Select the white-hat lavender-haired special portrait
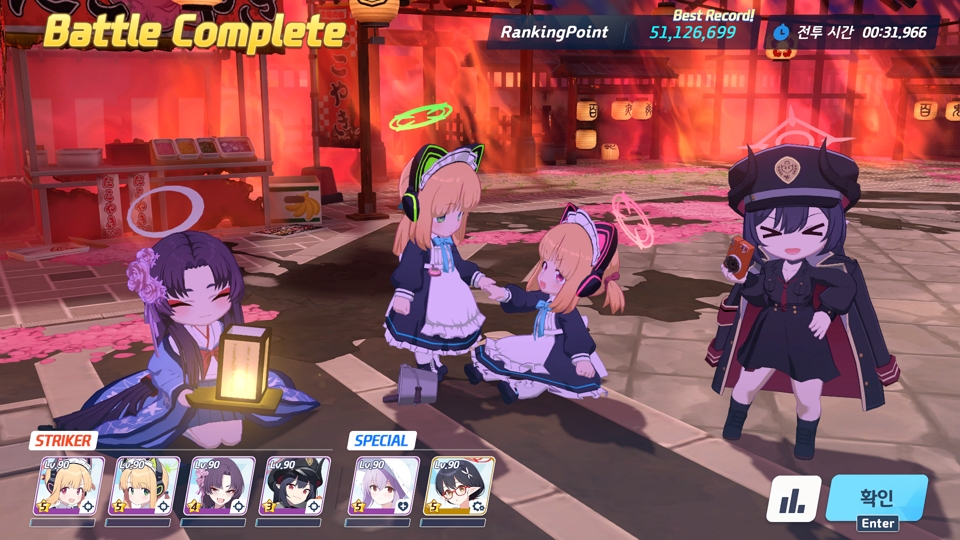This screenshot has width=960, height=540. tap(385, 486)
